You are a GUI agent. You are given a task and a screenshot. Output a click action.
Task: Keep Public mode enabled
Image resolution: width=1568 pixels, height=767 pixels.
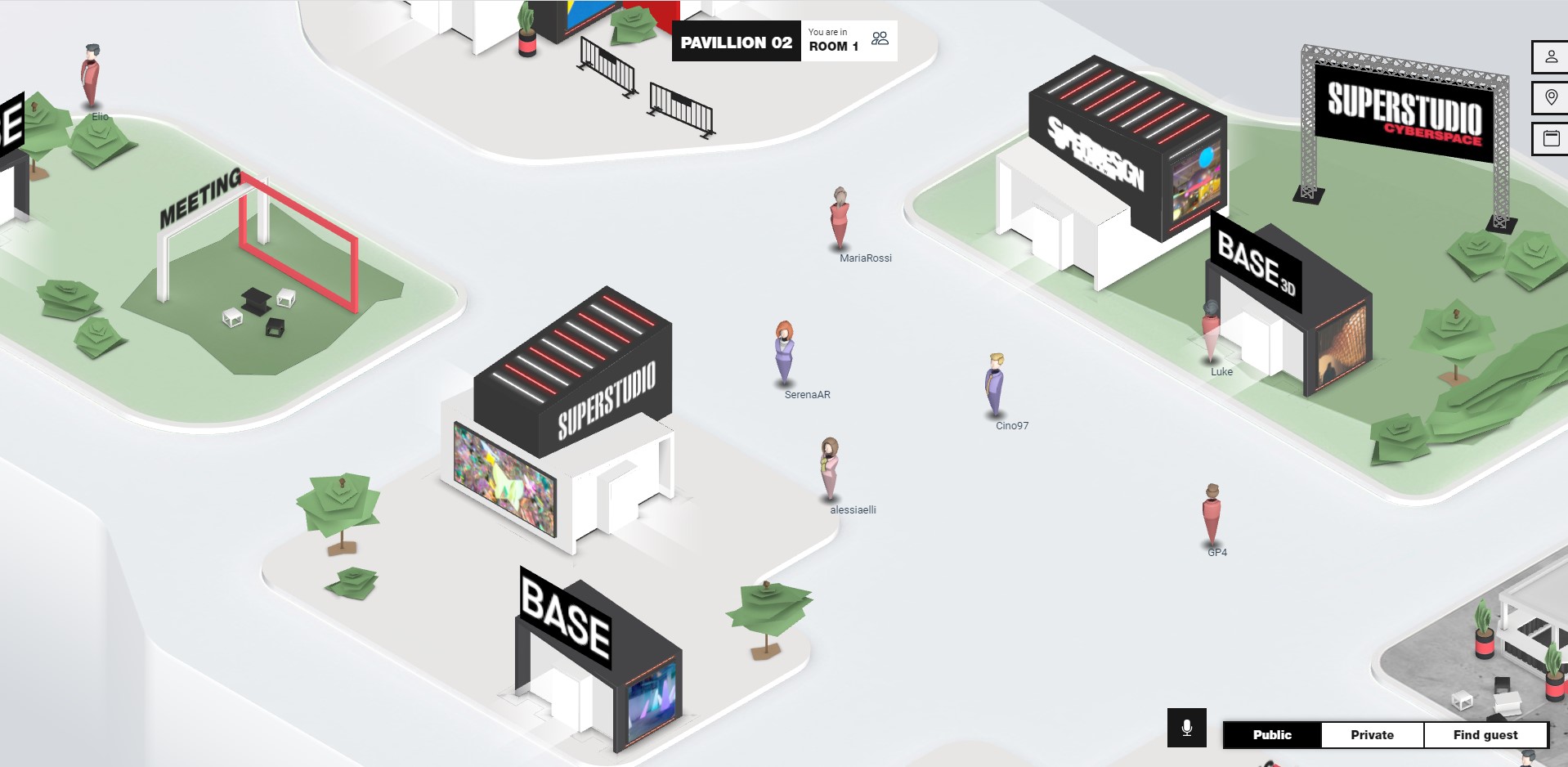[x=1271, y=734]
